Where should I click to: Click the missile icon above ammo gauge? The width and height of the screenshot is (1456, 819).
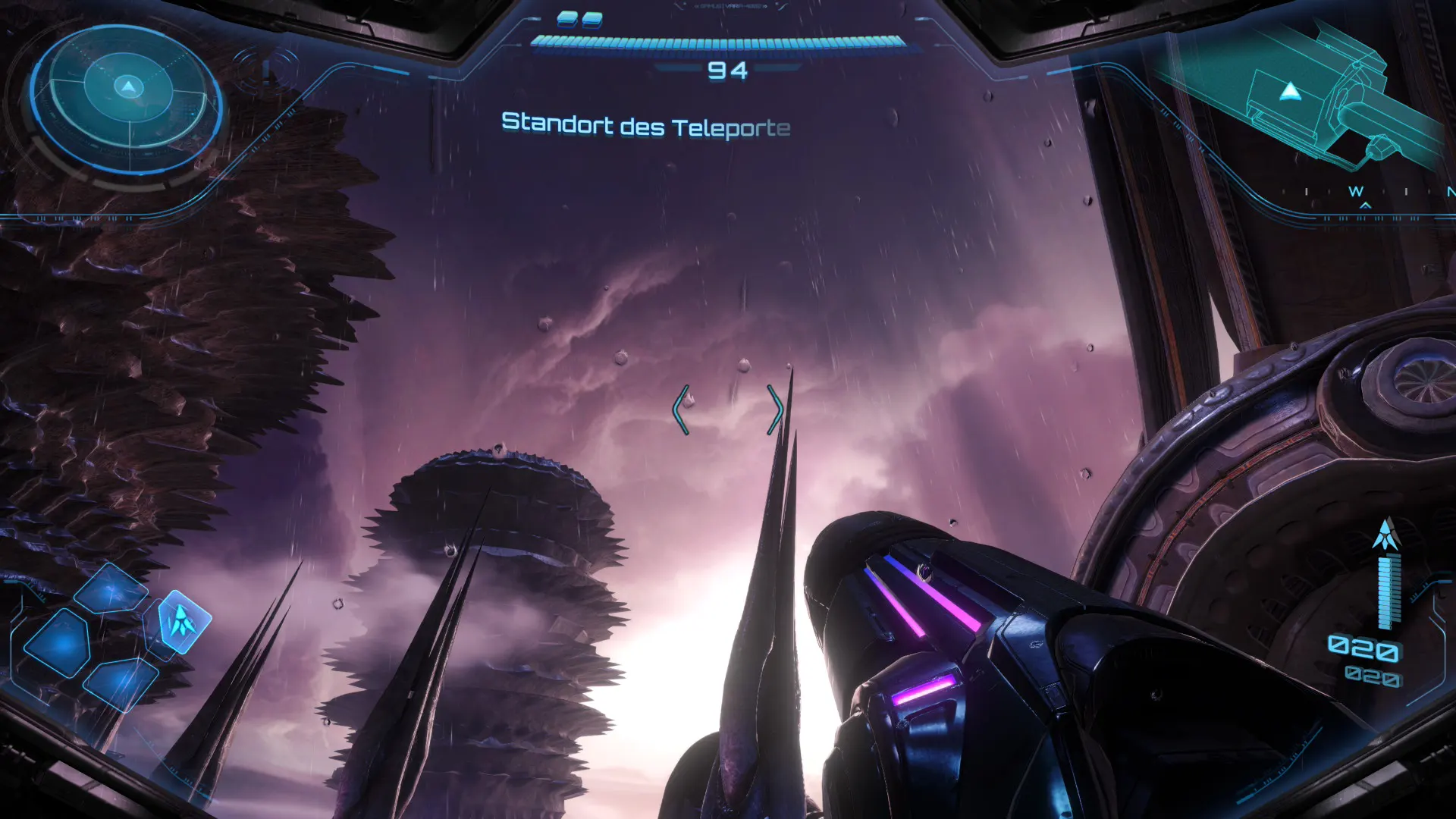1386,535
